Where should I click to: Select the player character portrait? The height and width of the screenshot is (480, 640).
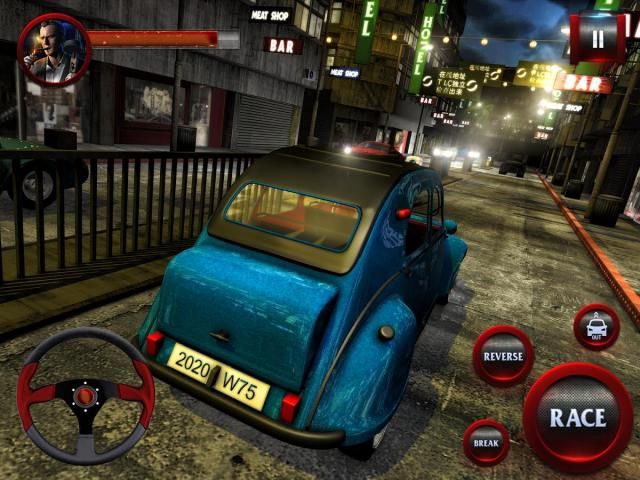(54, 49)
